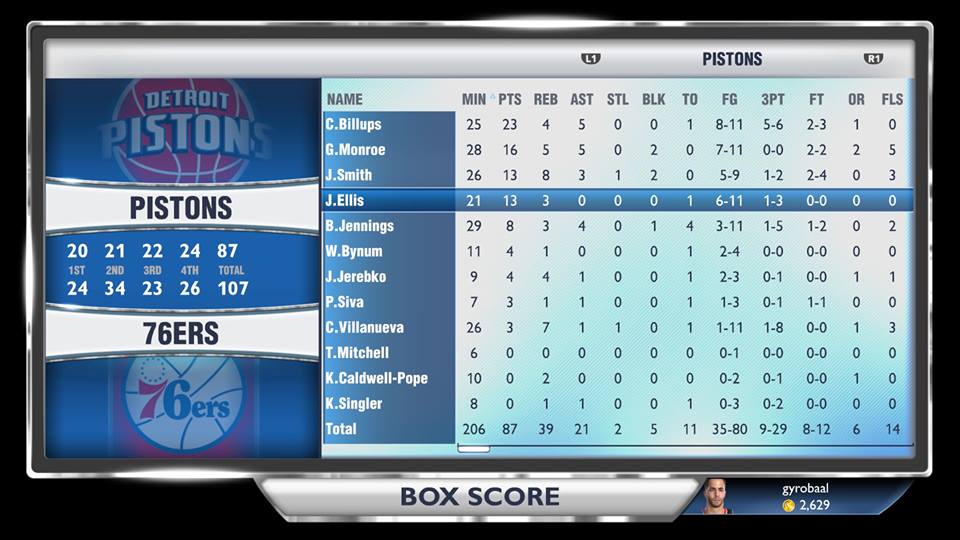The height and width of the screenshot is (540, 960).
Task: Click the T.Mitchell row
Action: point(389,353)
